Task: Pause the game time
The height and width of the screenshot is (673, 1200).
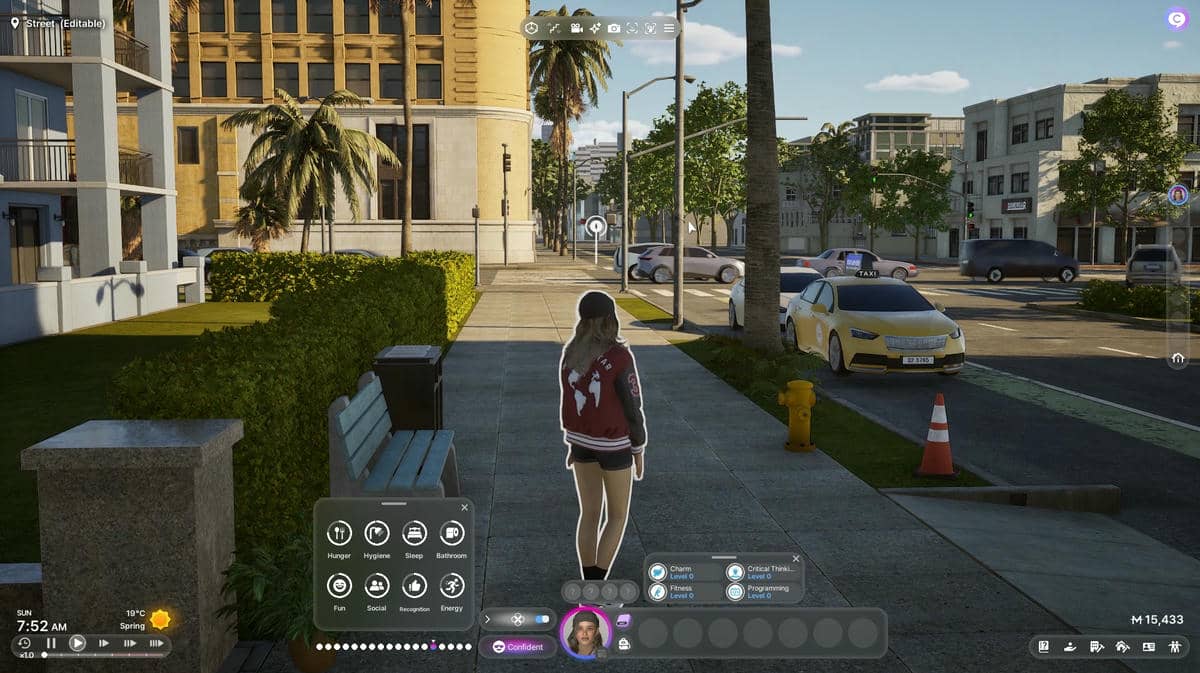Action: [x=51, y=643]
